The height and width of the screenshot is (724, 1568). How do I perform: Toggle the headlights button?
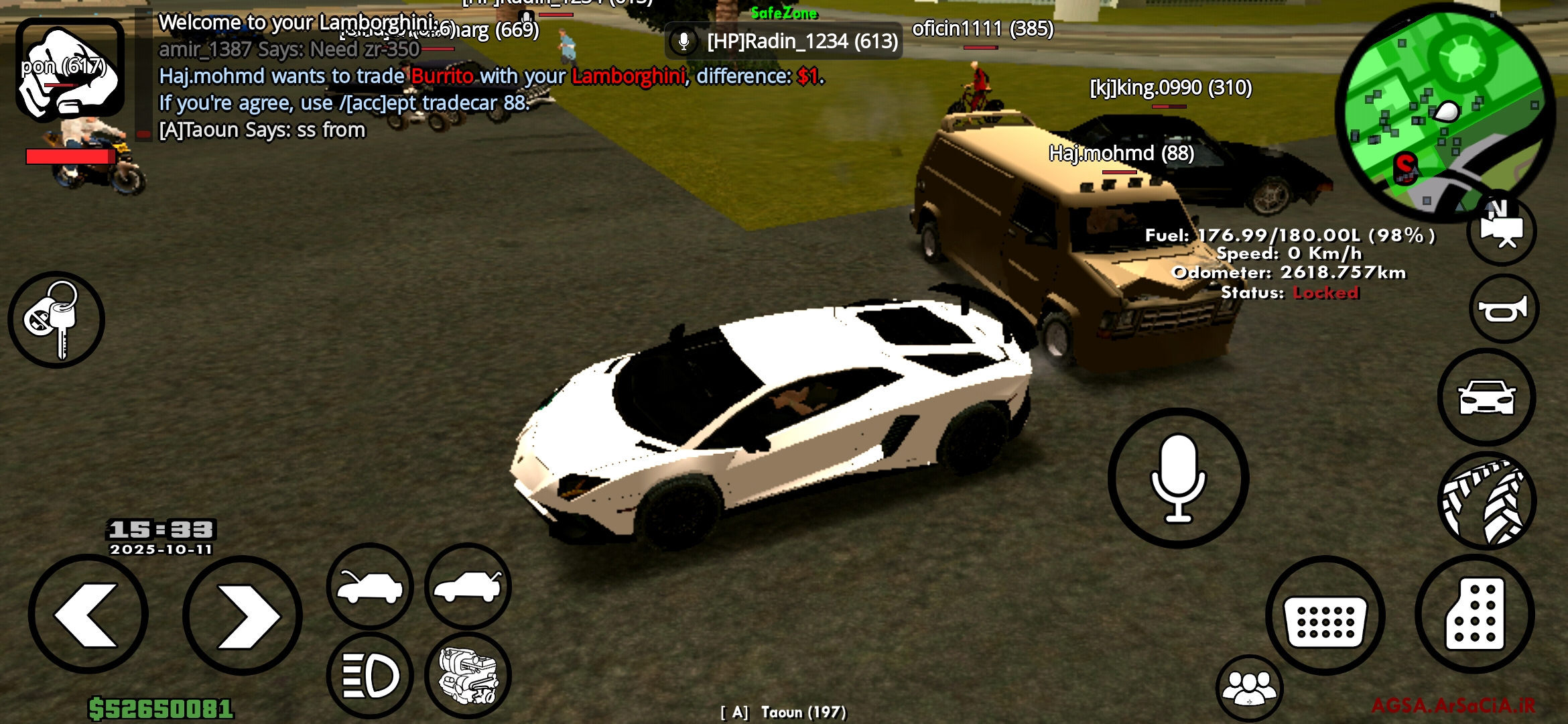coord(370,675)
